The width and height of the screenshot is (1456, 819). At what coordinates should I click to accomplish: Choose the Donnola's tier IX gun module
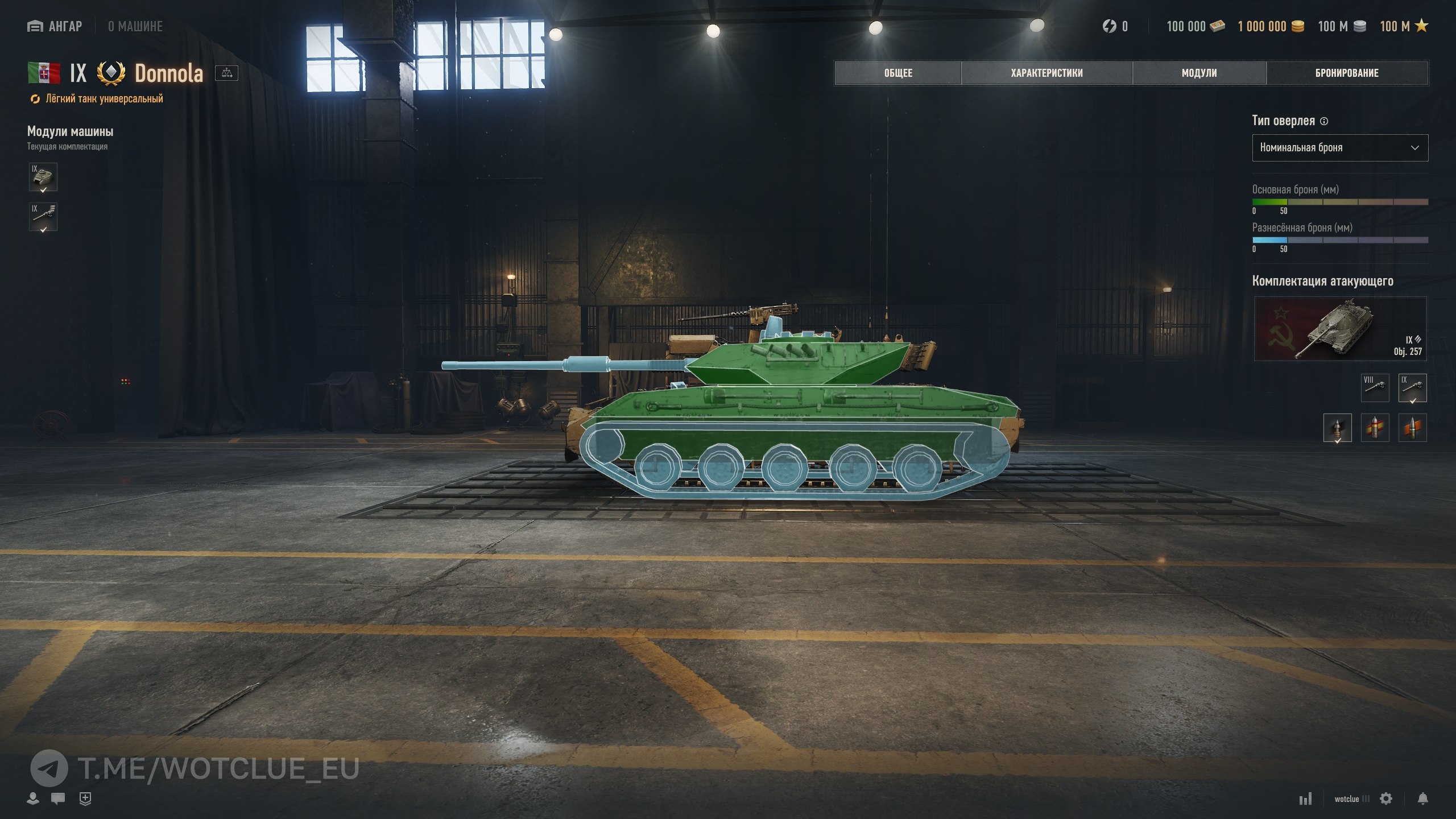click(x=43, y=217)
